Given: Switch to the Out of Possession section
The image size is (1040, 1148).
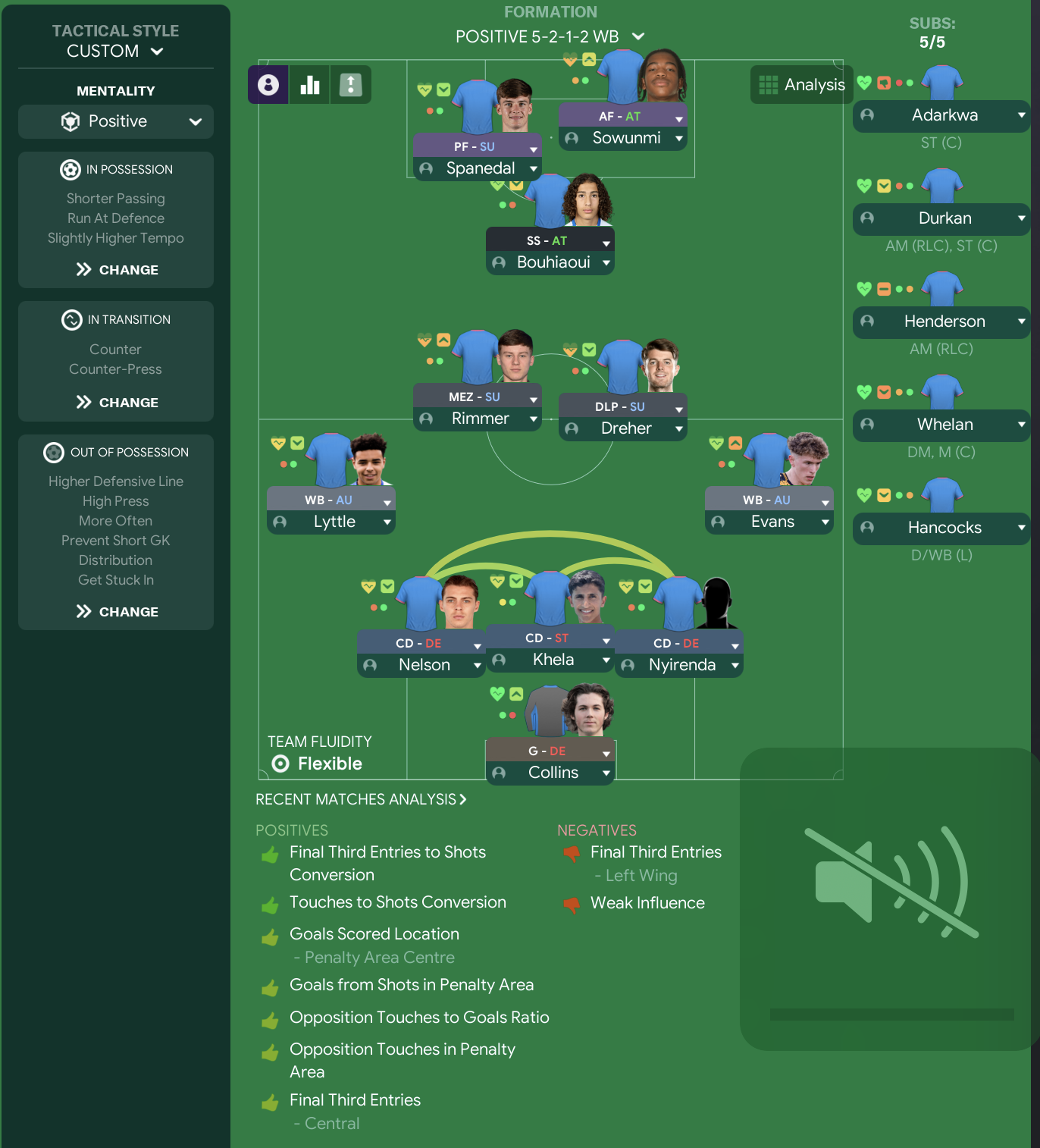Looking at the screenshot, I should [x=115, y=452].
